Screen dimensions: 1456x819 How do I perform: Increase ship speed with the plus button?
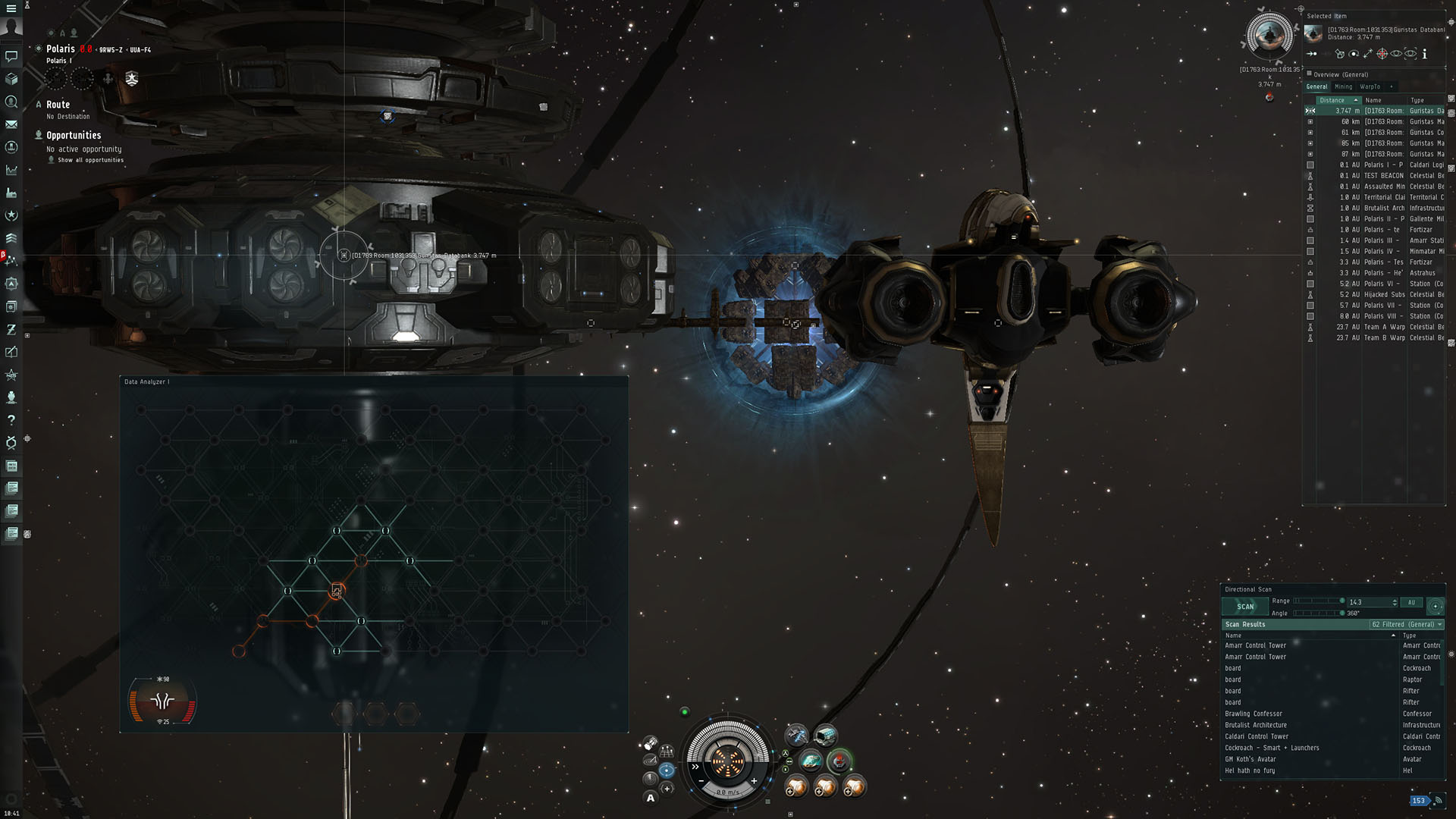coord(754,780)
